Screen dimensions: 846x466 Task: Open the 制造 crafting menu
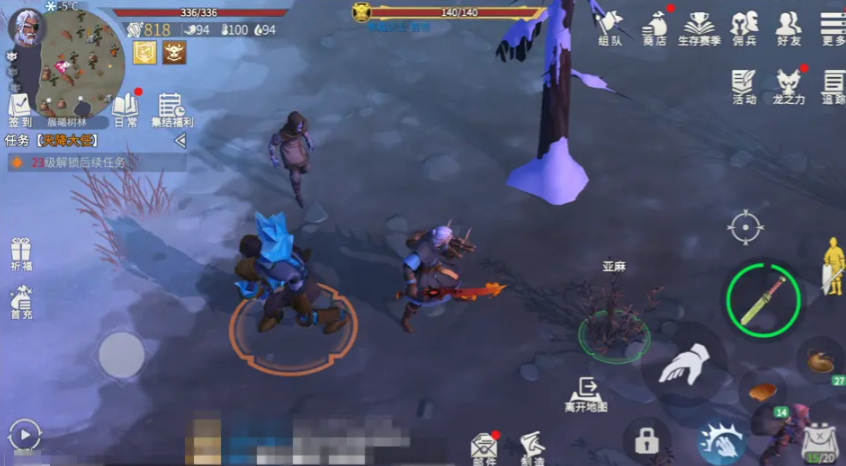pos(531,447)
